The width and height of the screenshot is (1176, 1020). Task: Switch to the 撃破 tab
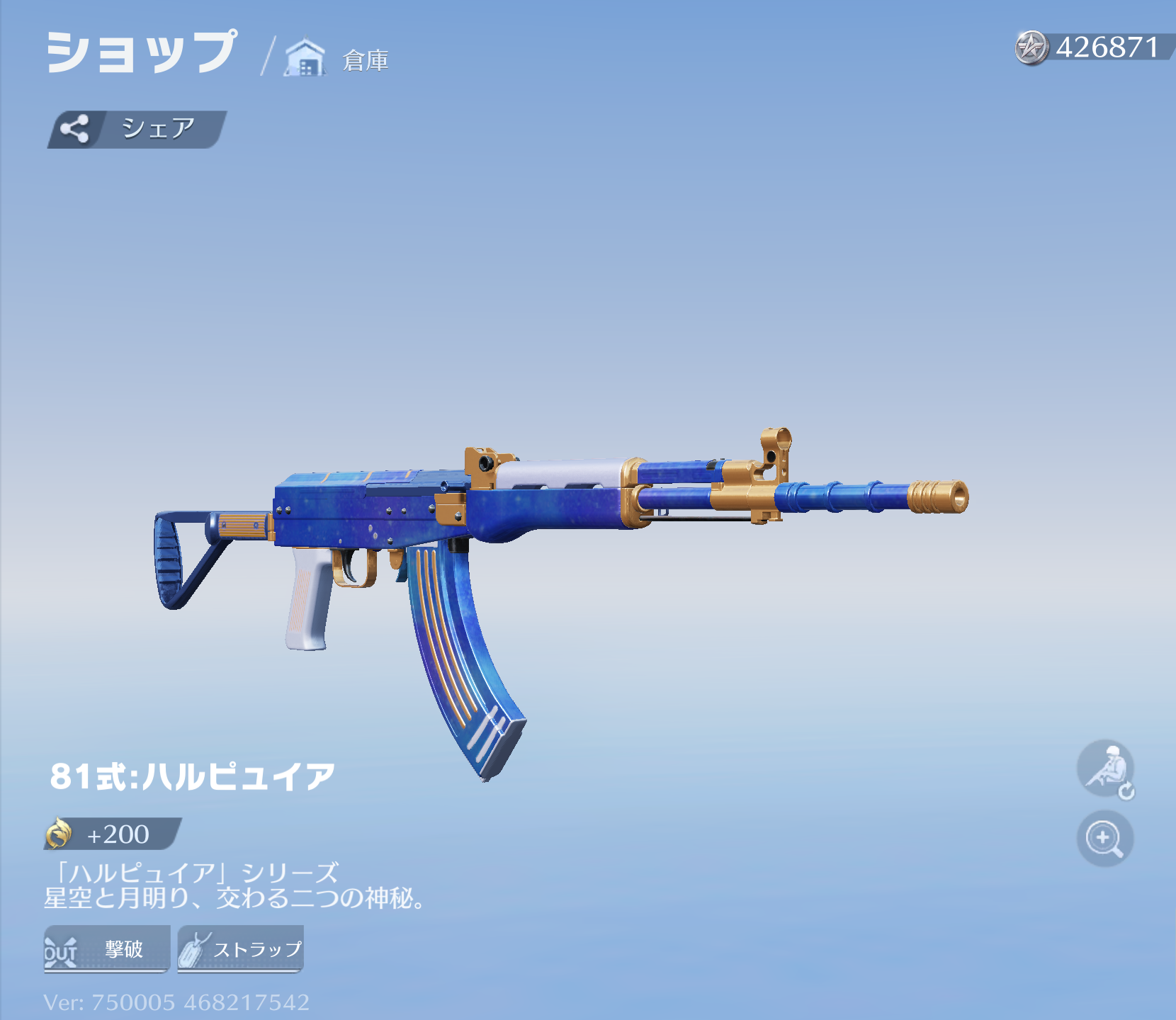(106, 949)
